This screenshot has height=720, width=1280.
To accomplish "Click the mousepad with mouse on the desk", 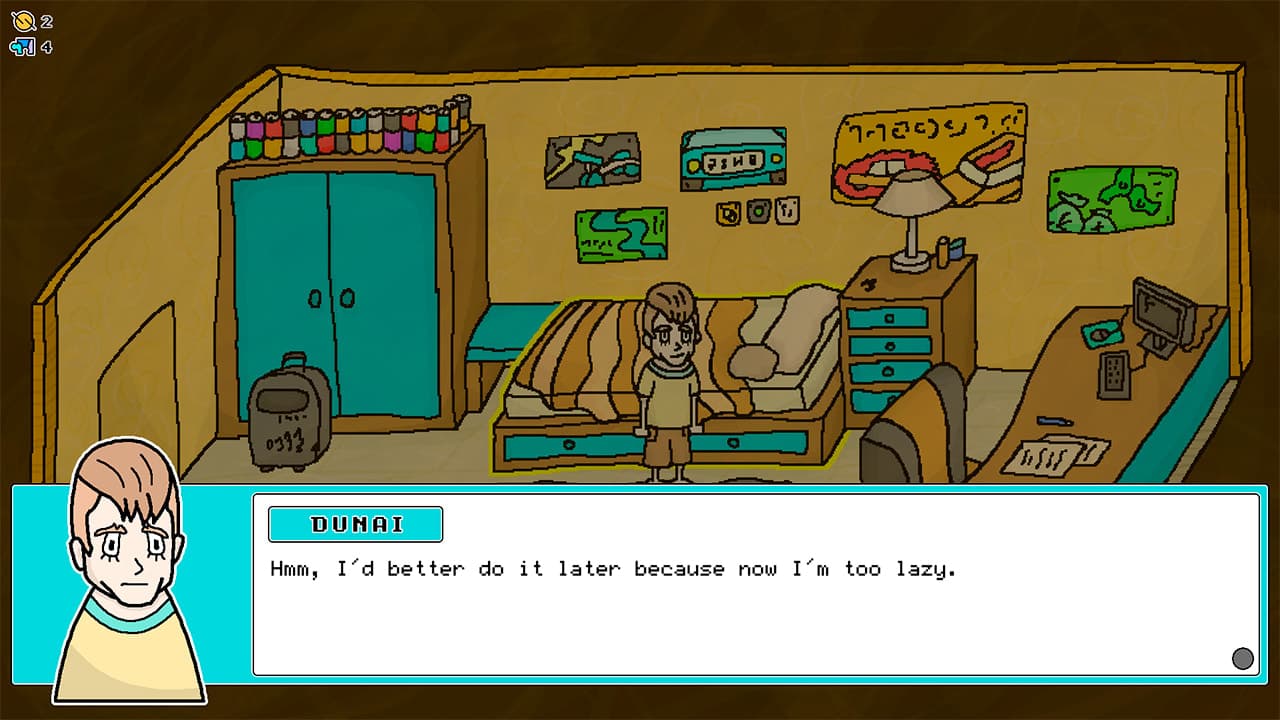I will coord(1103,333).
